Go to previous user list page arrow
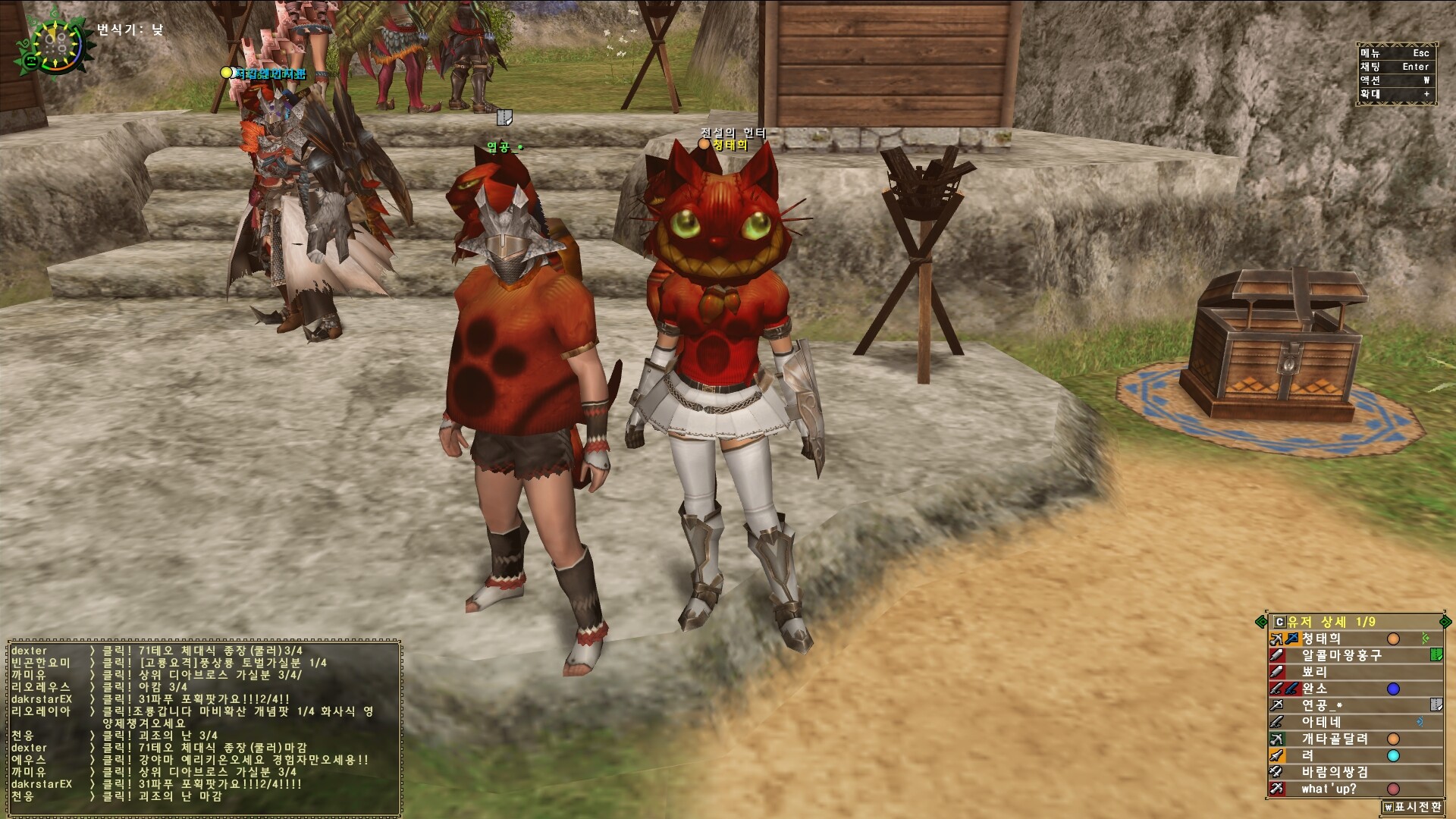1456x819 pixels. [1261, 622]
